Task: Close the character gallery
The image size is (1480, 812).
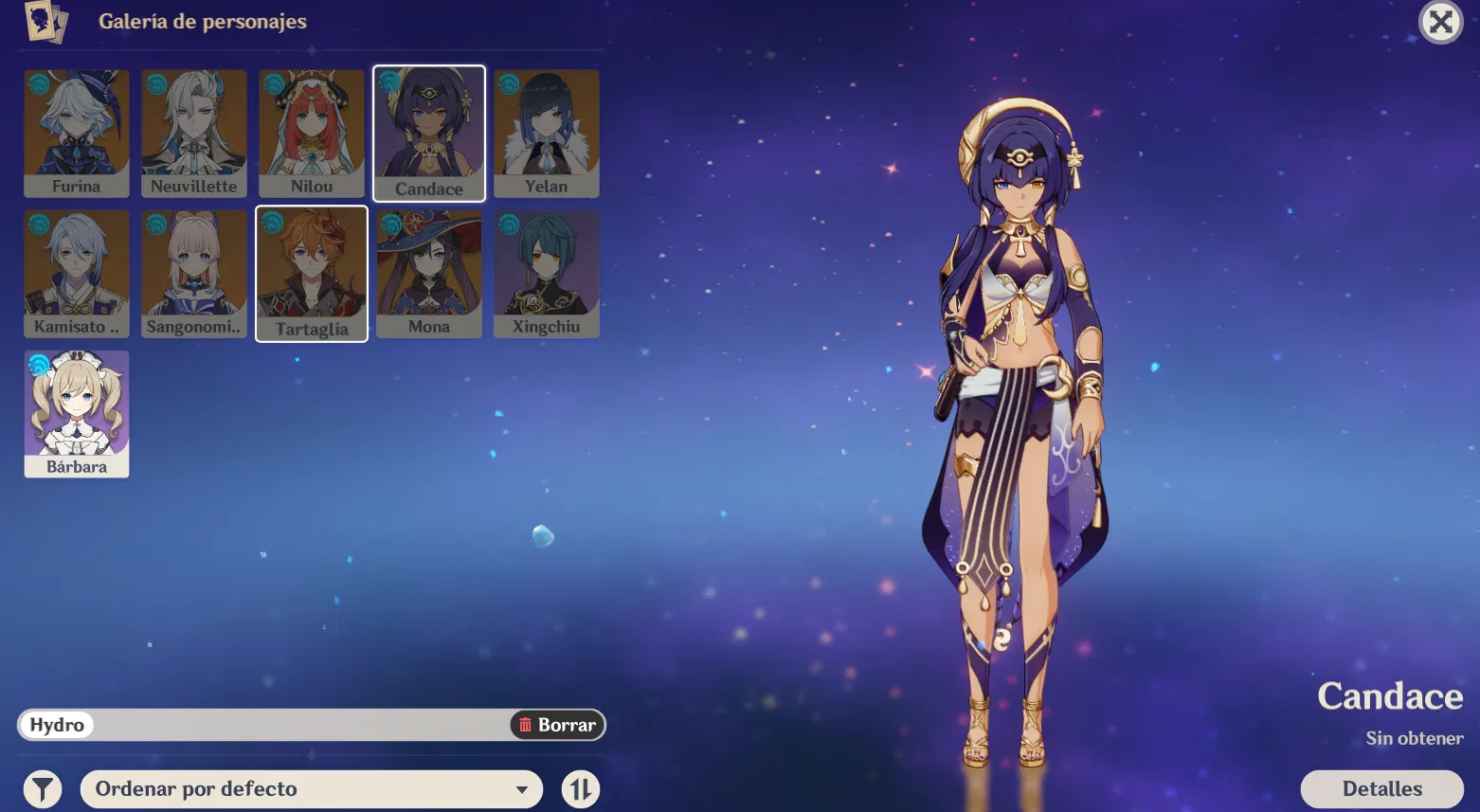Action: [1441, 23]
